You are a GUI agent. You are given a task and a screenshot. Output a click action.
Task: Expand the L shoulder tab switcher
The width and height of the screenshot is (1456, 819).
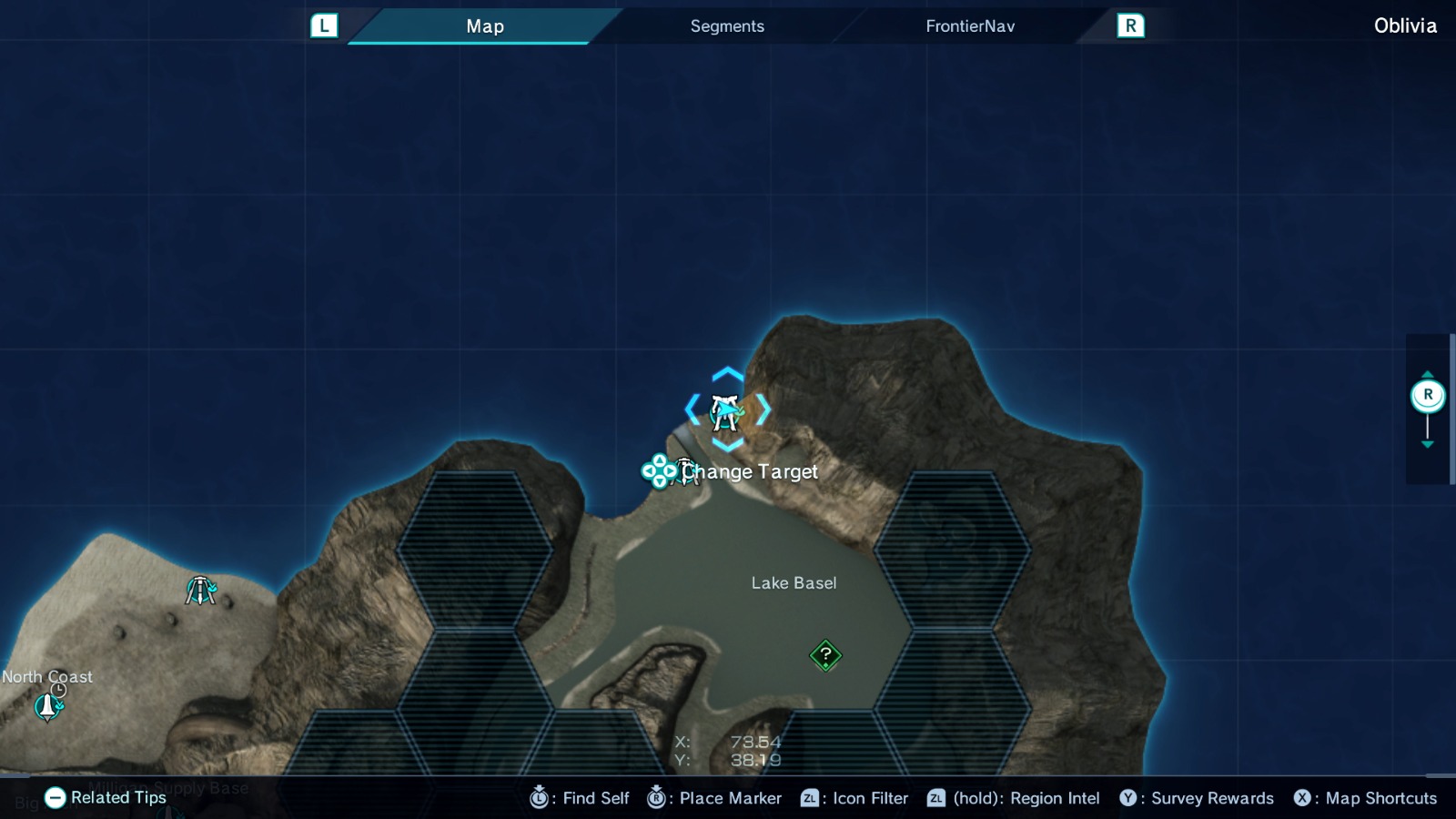(x=324, y=25)
